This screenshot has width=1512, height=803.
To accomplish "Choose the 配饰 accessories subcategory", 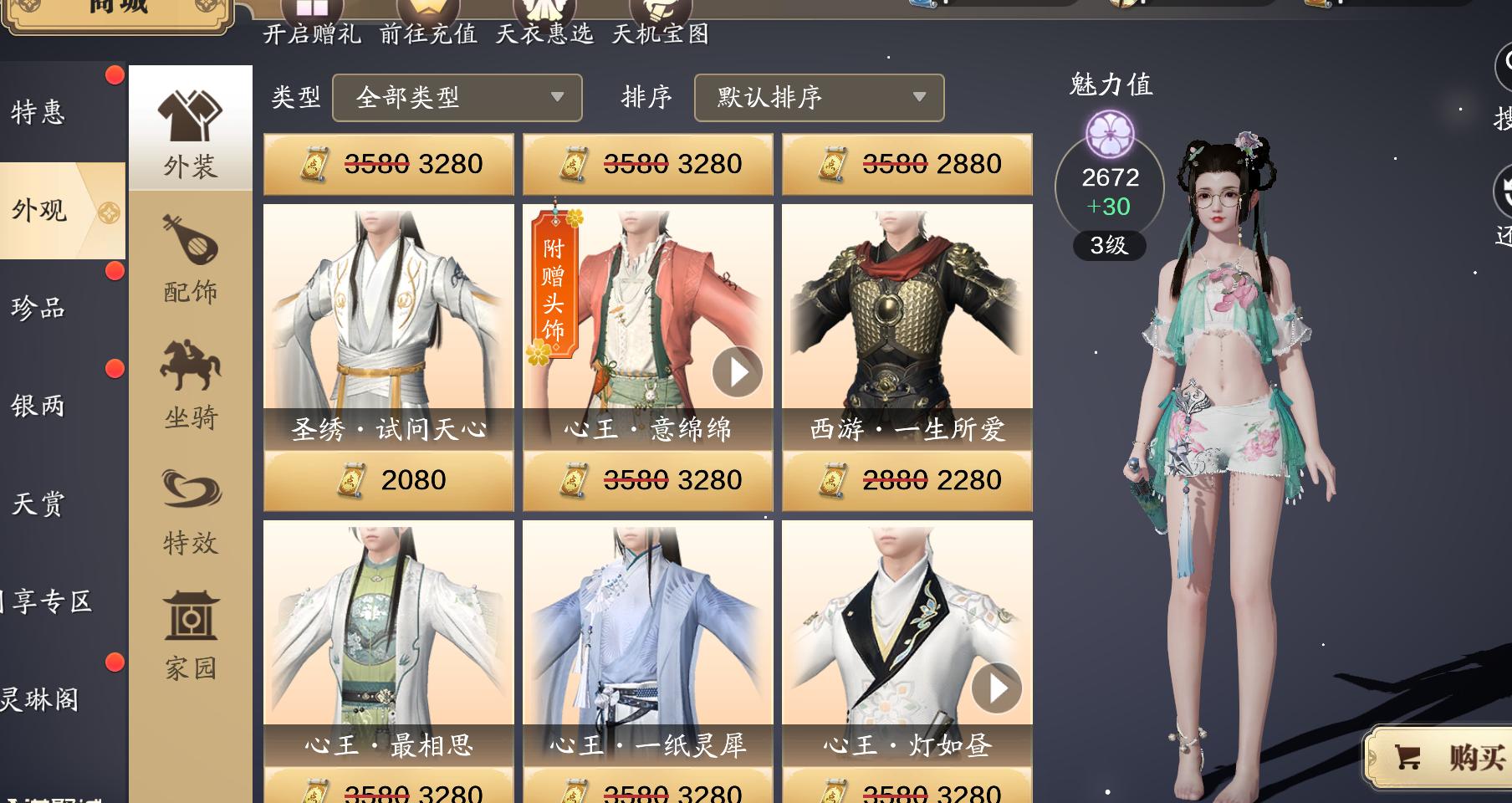I will pyautogui.click(x=191, y=256).
